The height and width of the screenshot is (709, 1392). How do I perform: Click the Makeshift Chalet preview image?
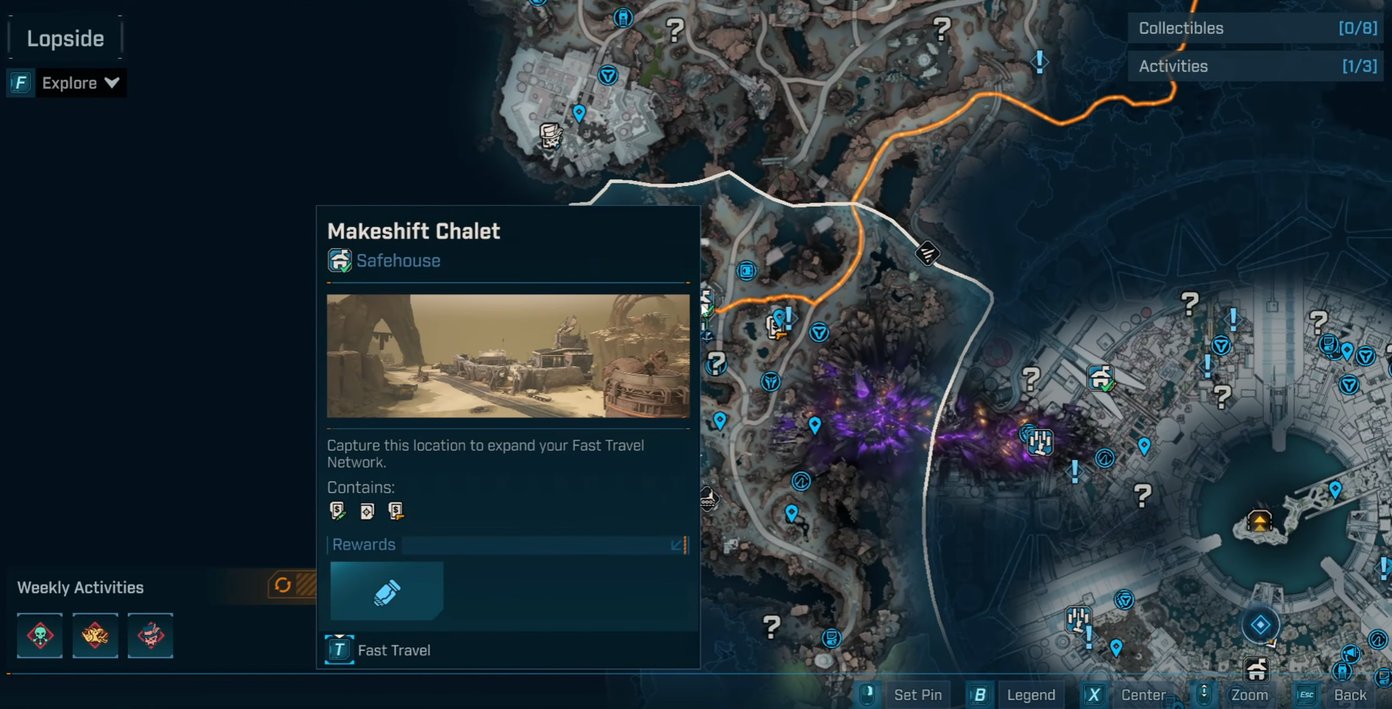pyautogui.click(x=508, y=356)
